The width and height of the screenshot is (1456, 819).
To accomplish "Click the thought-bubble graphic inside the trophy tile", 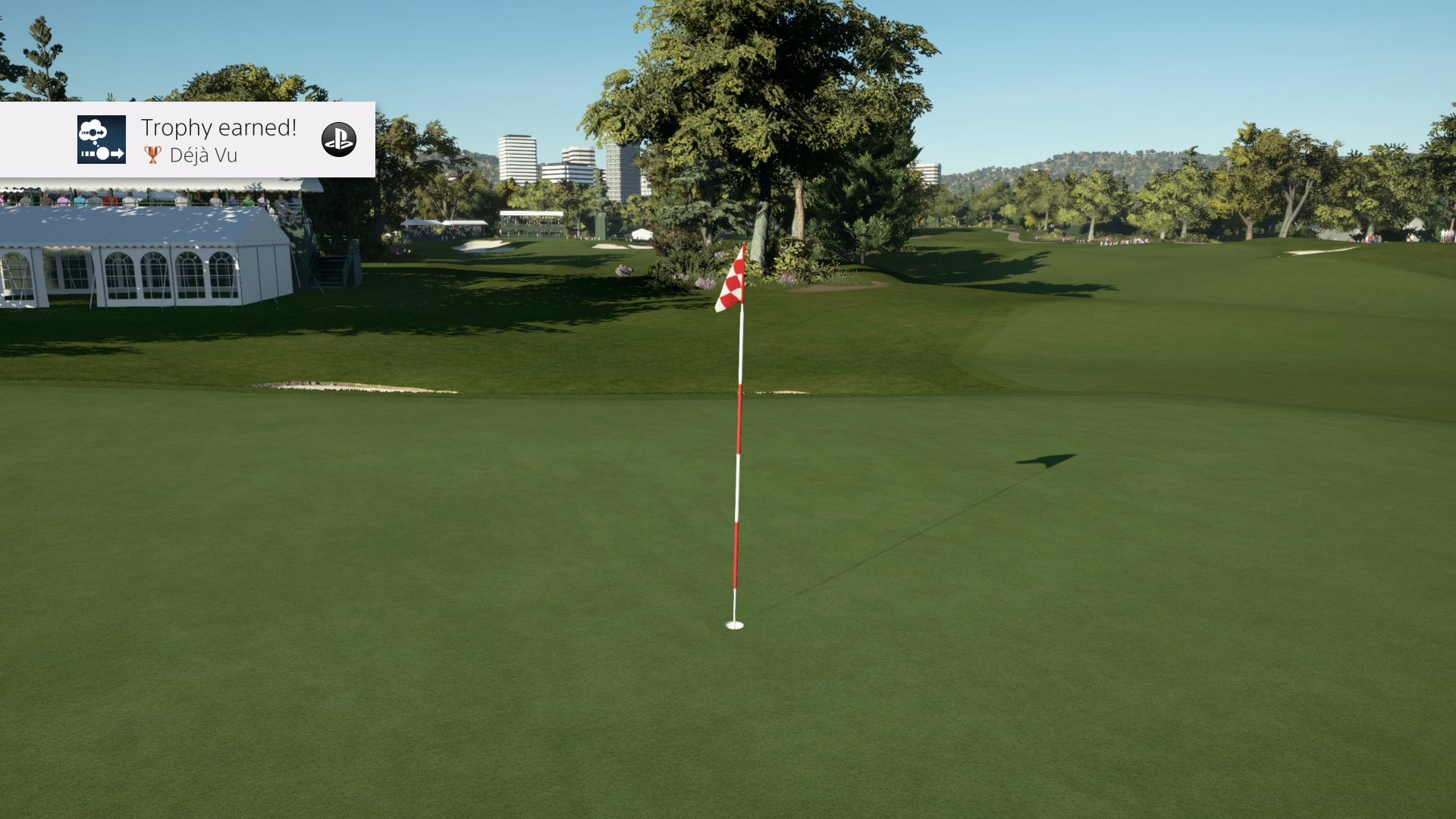I will click(93, 130).
